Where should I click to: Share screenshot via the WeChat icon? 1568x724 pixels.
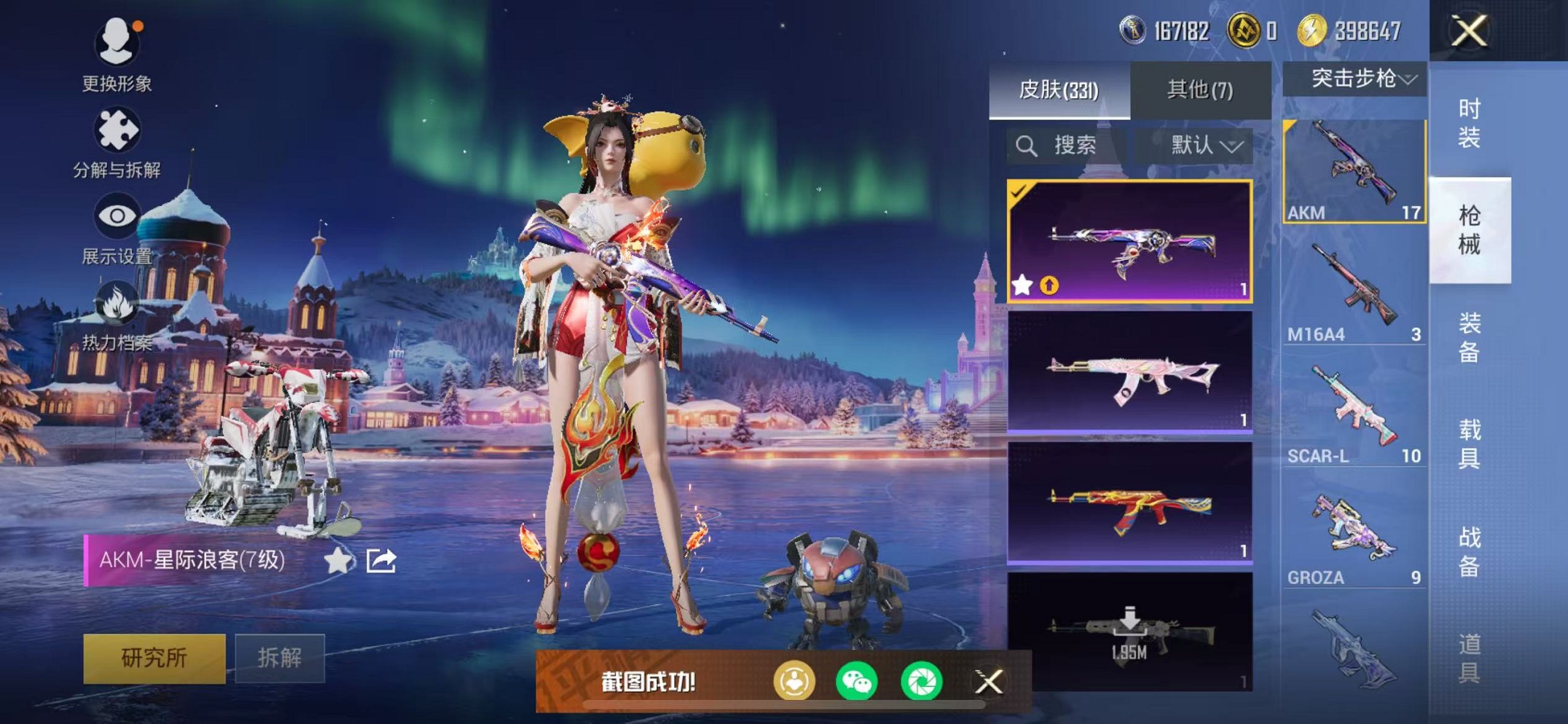[x=857, y=682]
